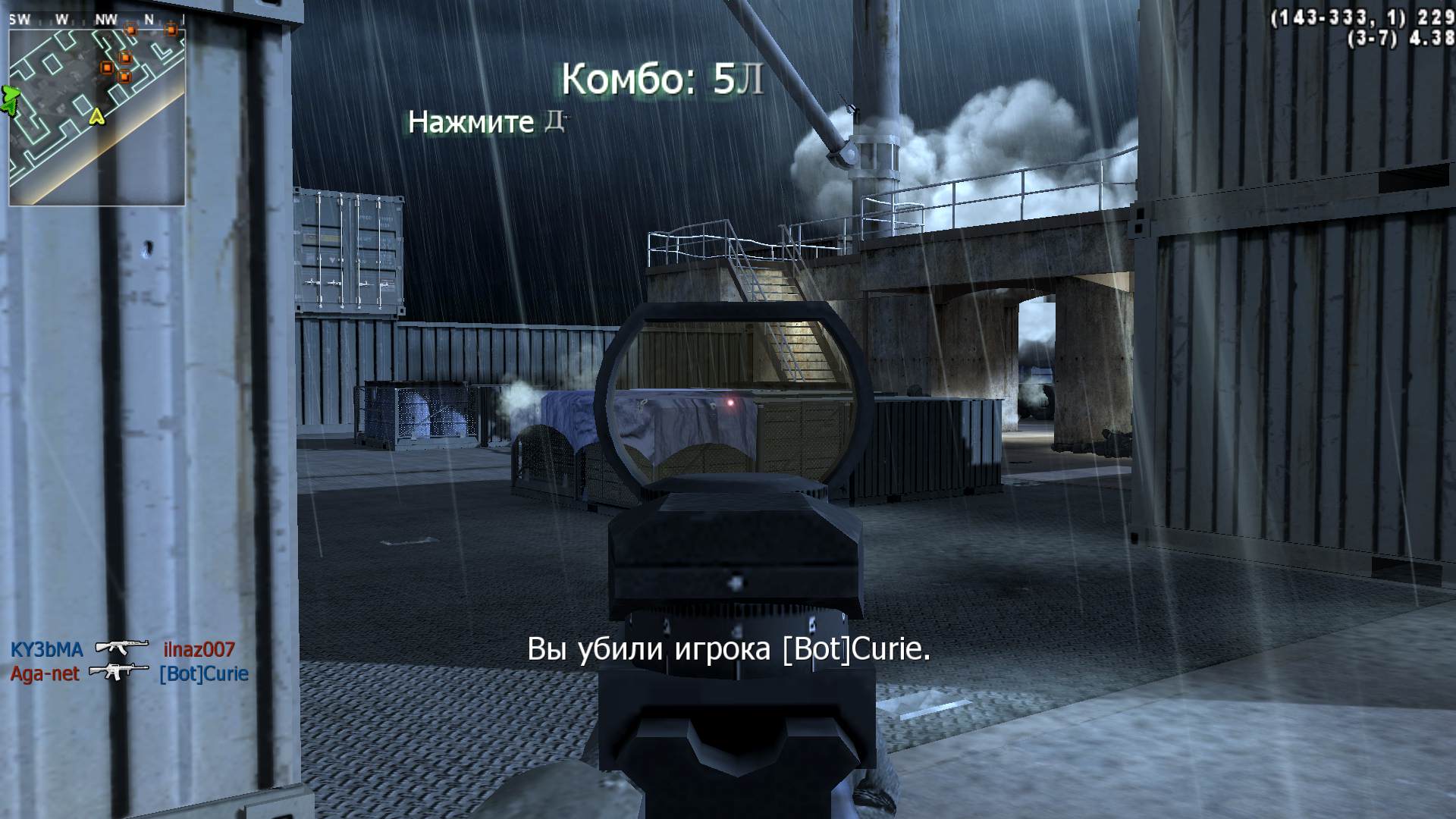The width and height of the screenshot is (1456, 819).
Task: Click the Aga-net player name
Action: click(x=44, y=673)
